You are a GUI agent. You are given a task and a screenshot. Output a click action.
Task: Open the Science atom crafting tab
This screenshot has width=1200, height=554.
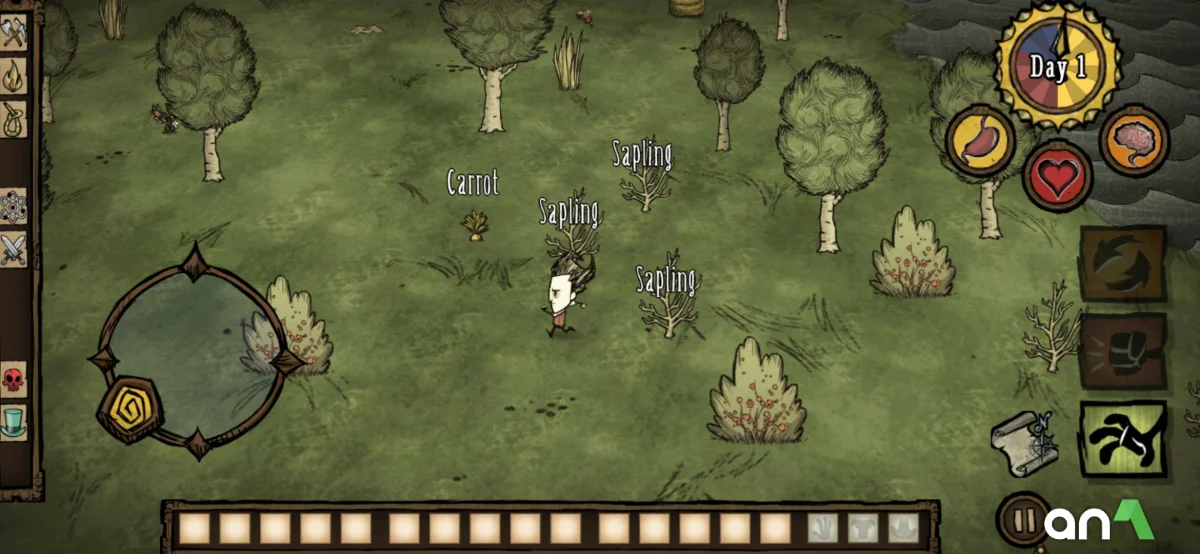(x=14, y=206)
